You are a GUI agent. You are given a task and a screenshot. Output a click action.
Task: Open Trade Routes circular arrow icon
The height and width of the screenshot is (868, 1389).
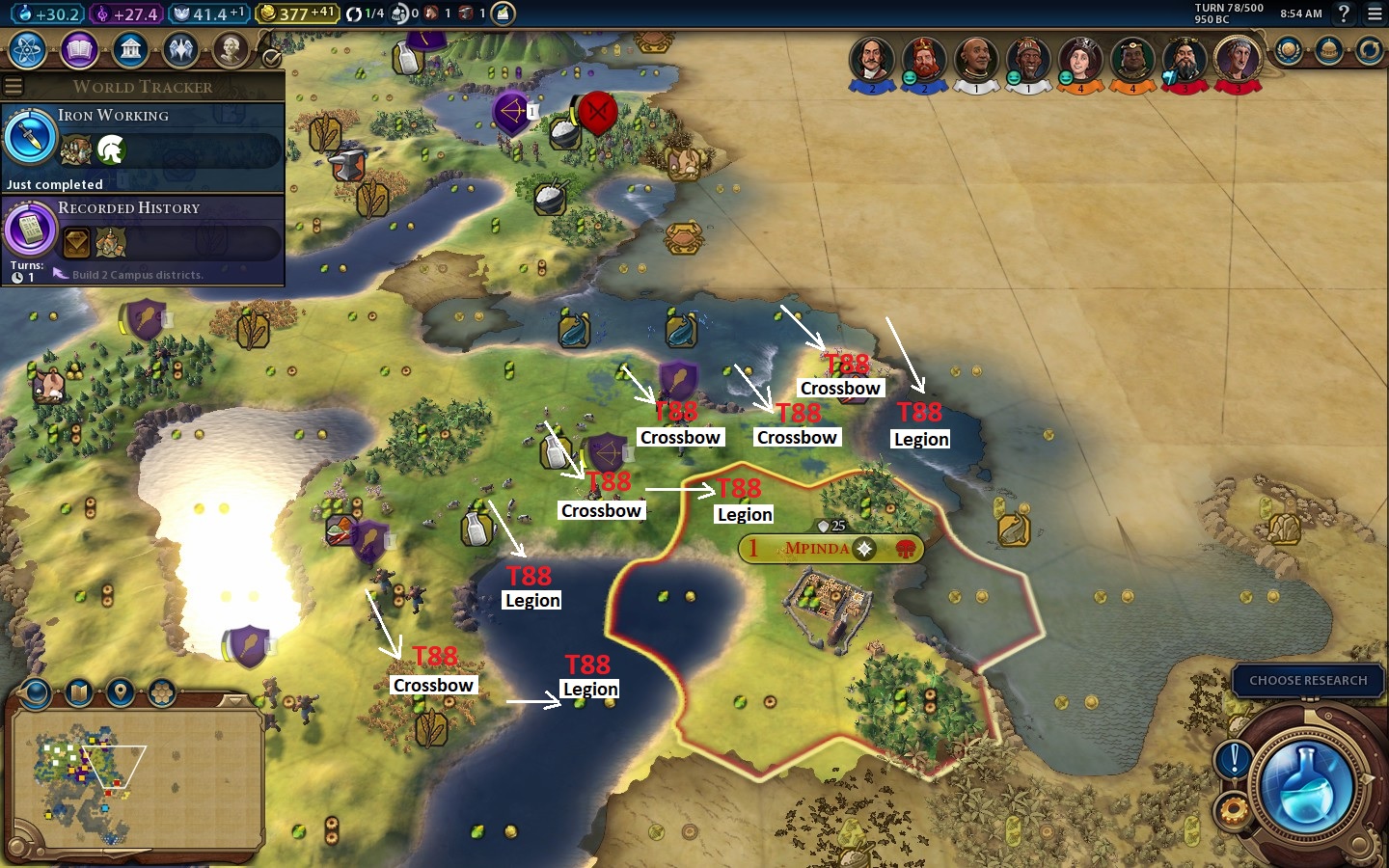click(1369, 50)
